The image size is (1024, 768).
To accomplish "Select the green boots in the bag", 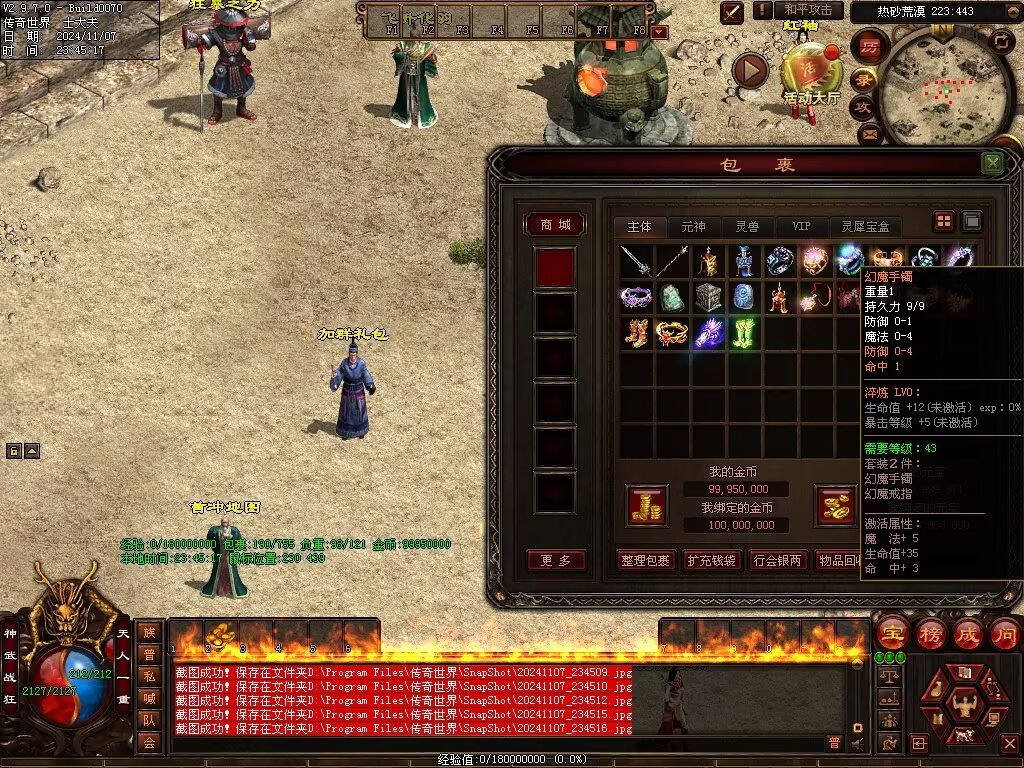I will [x=742, y=333].
